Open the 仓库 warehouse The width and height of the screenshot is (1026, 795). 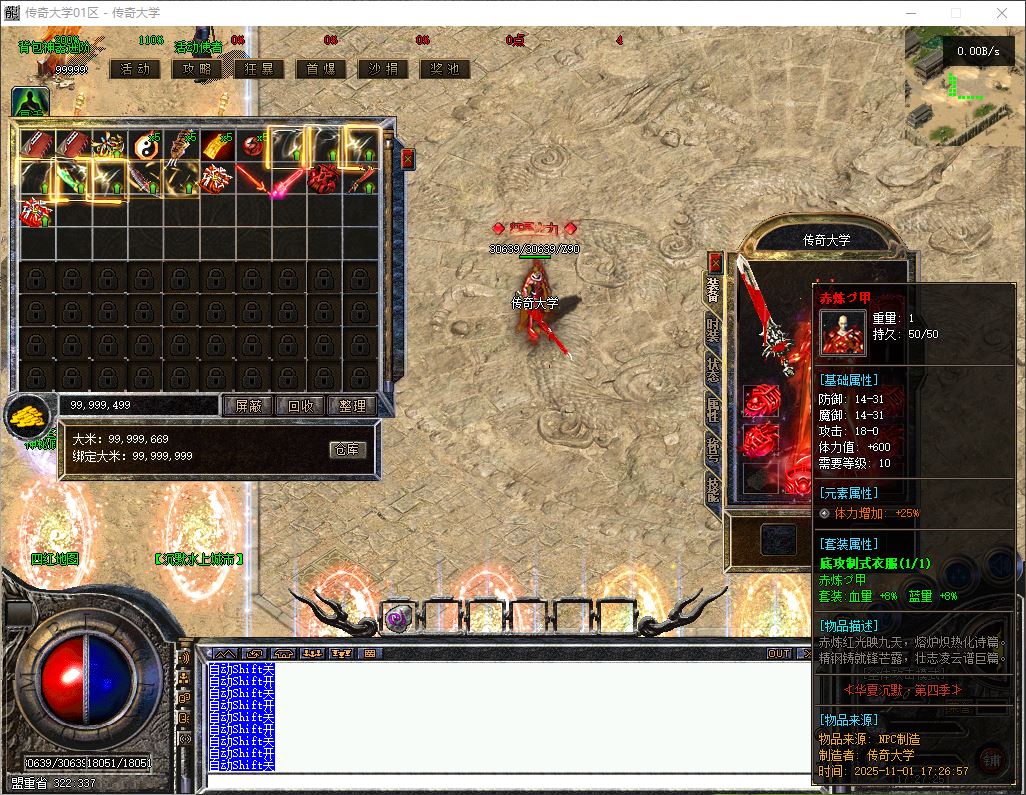pos(348,450)
